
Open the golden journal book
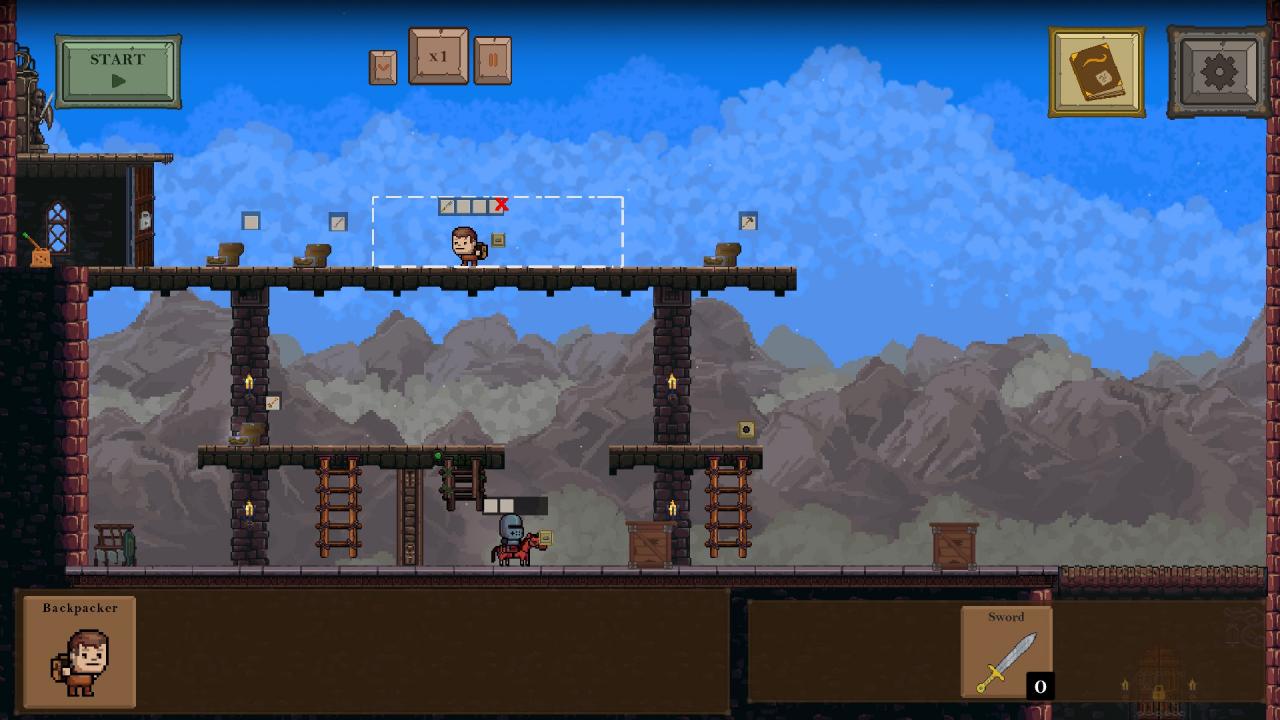[x=1096, y=72]
